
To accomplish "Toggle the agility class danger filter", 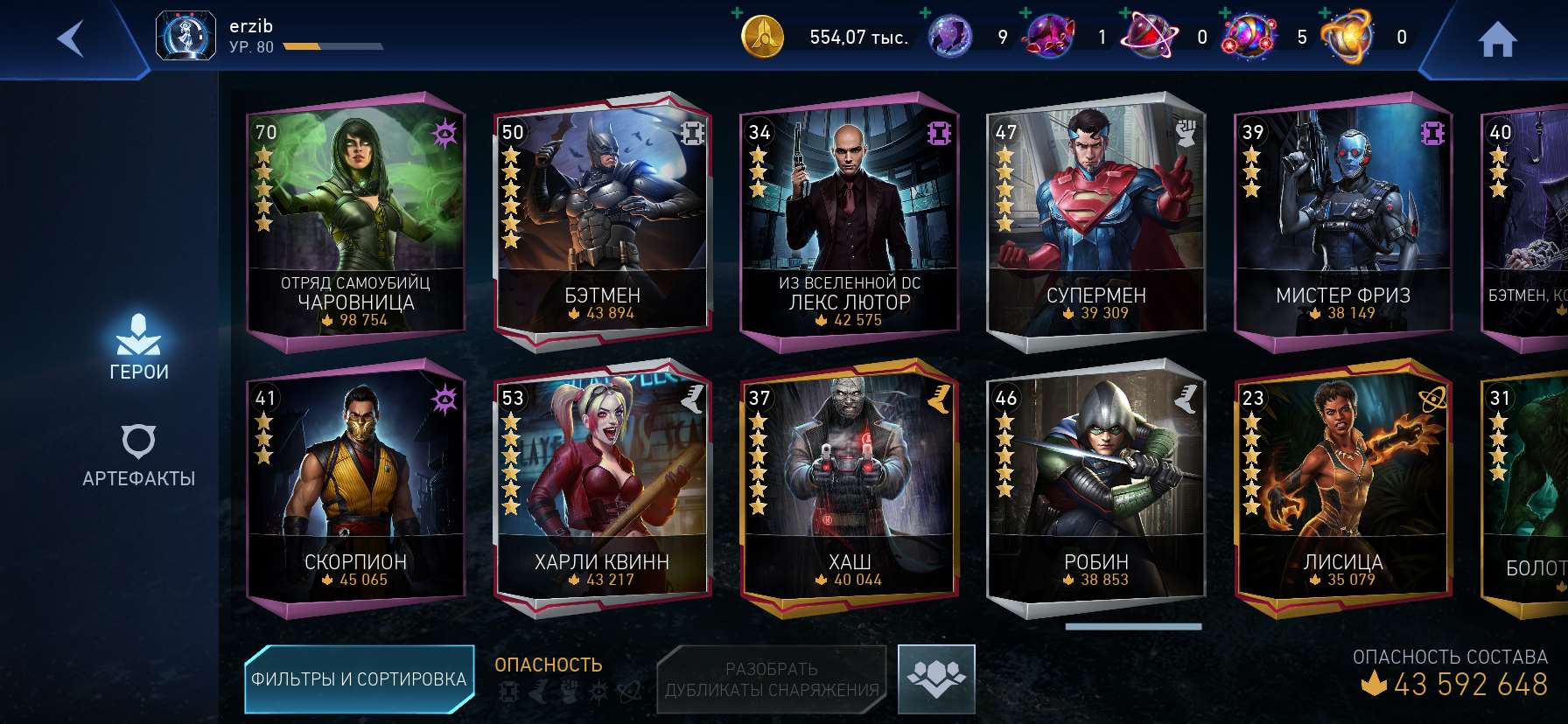I will tap(539, 691).
